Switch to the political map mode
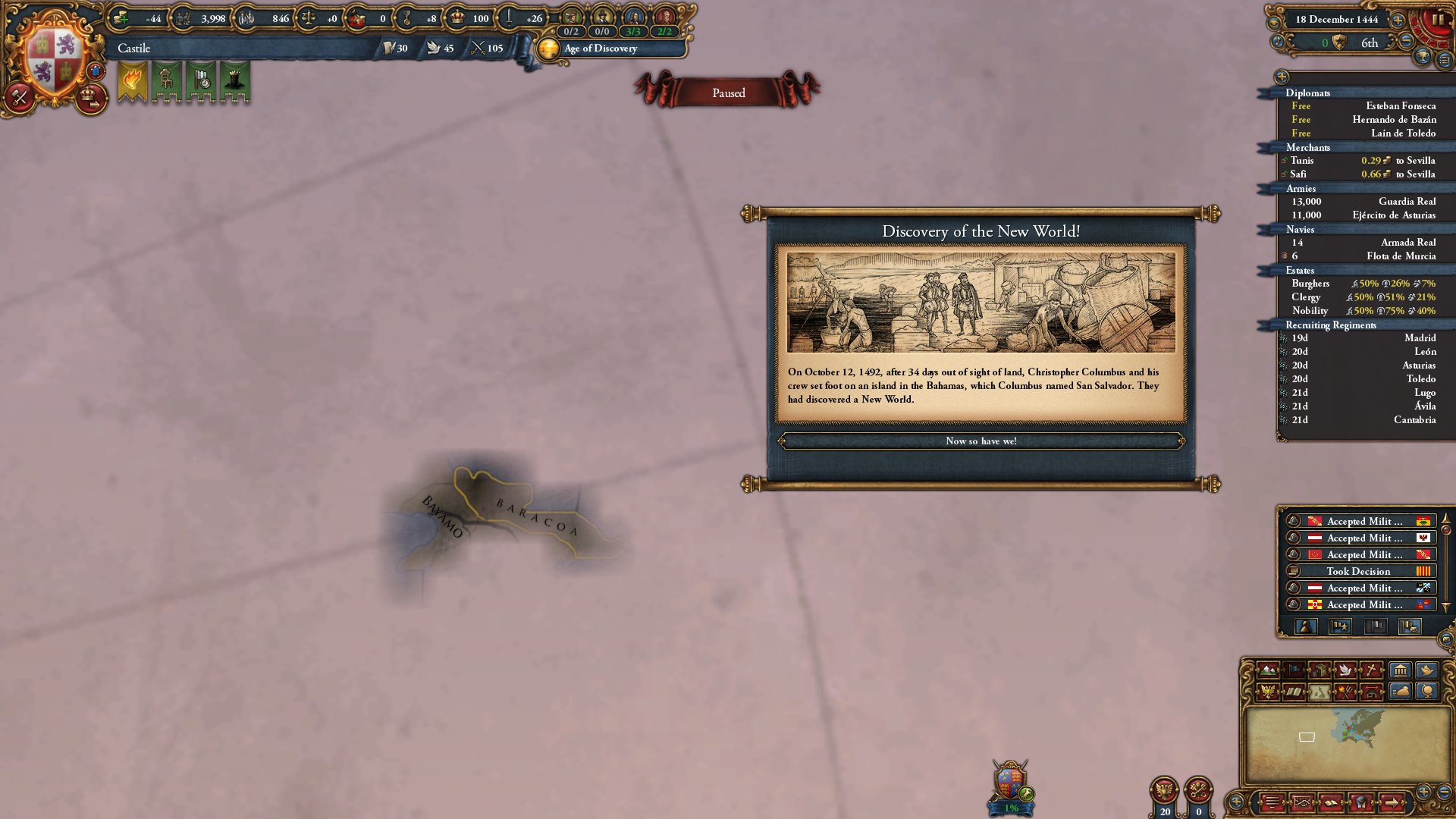 click(x=1294, y=669)
